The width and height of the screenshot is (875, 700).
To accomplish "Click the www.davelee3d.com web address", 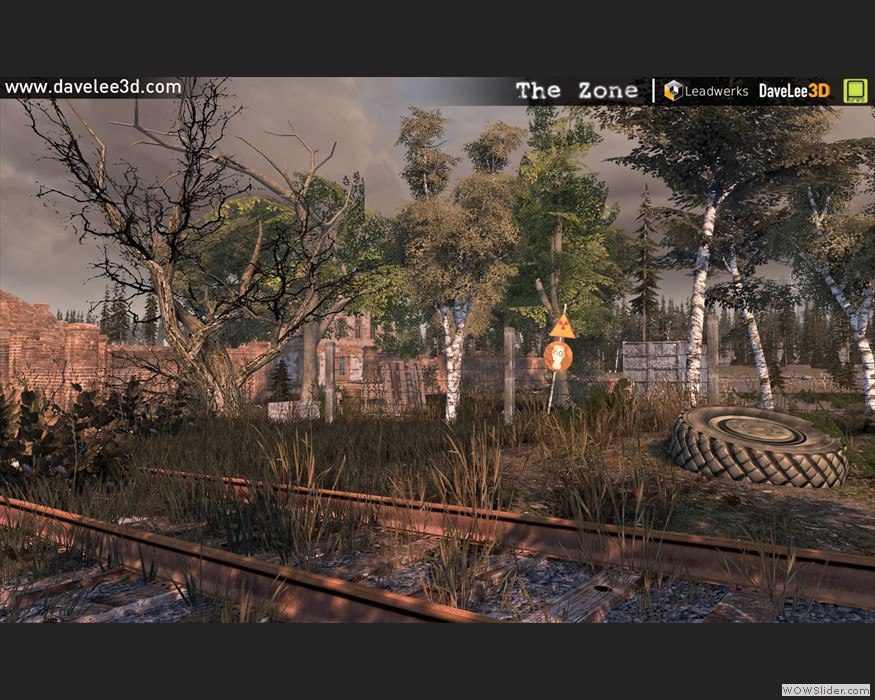I will (93, 87).
